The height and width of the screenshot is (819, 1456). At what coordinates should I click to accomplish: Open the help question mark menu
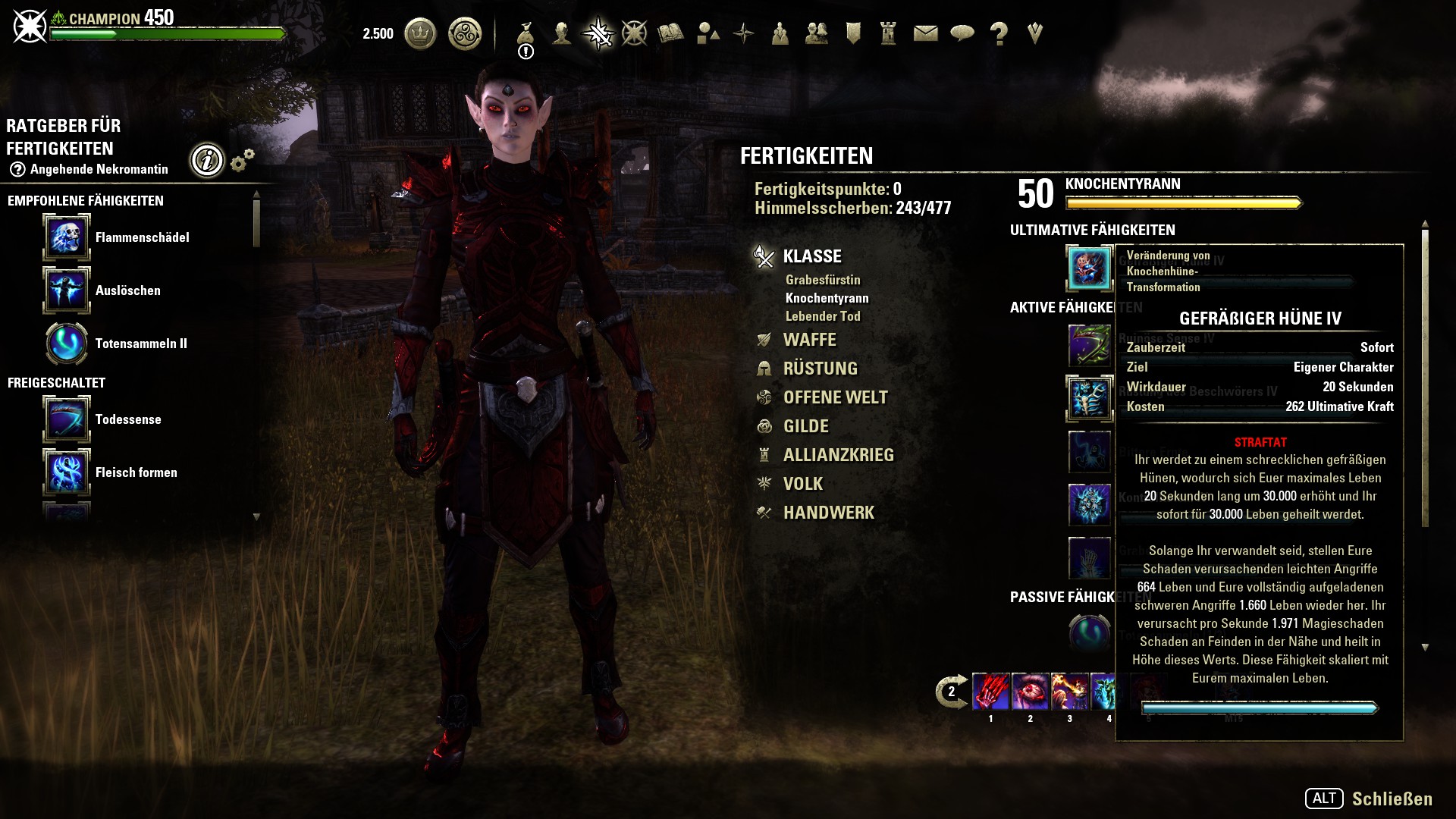coord(999,33)
